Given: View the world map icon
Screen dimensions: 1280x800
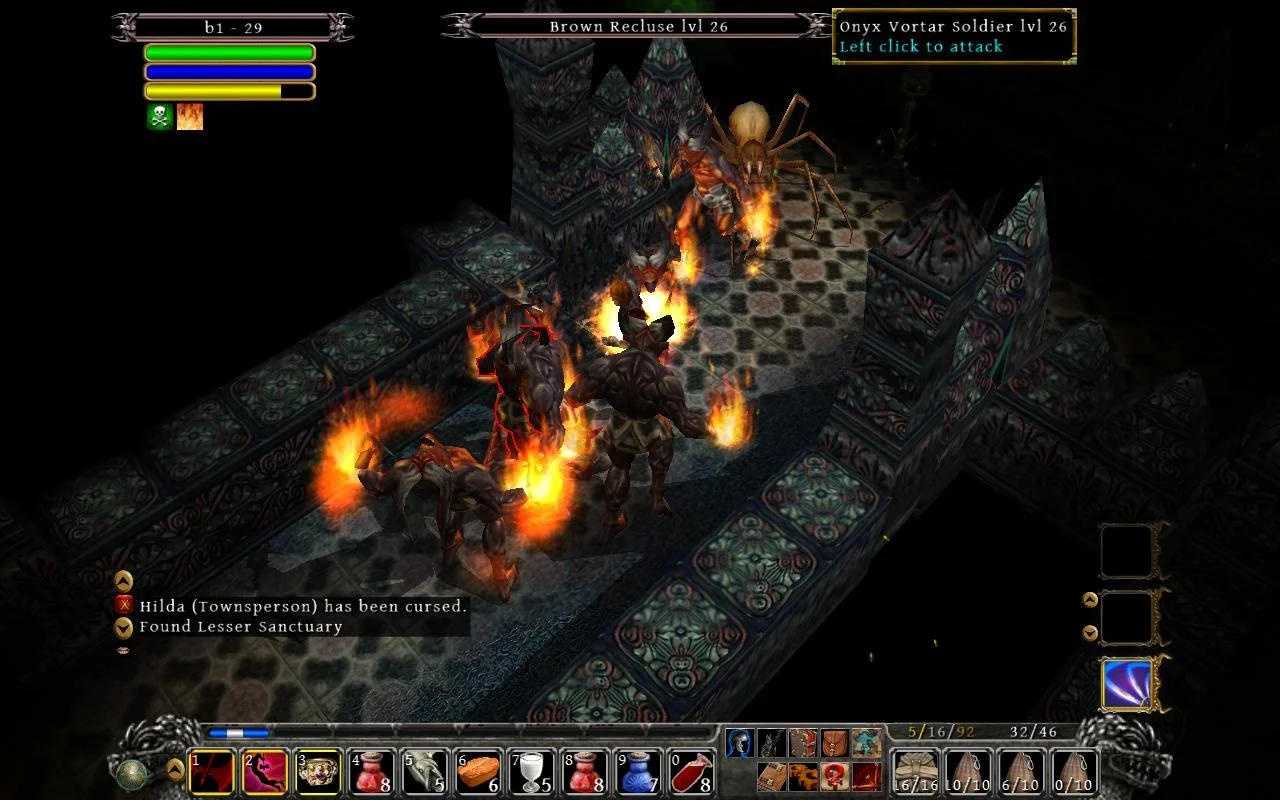Looking at the screenshot, I should click(867, 742).
